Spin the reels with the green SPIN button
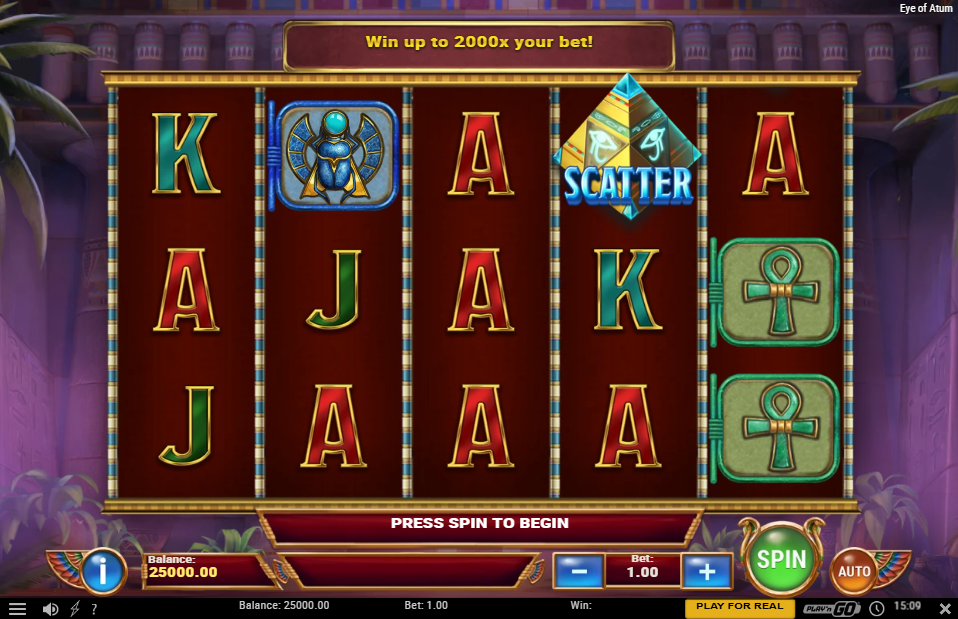Image resolution: width=958 pixels, height=619 pixels. coord(781,560)
